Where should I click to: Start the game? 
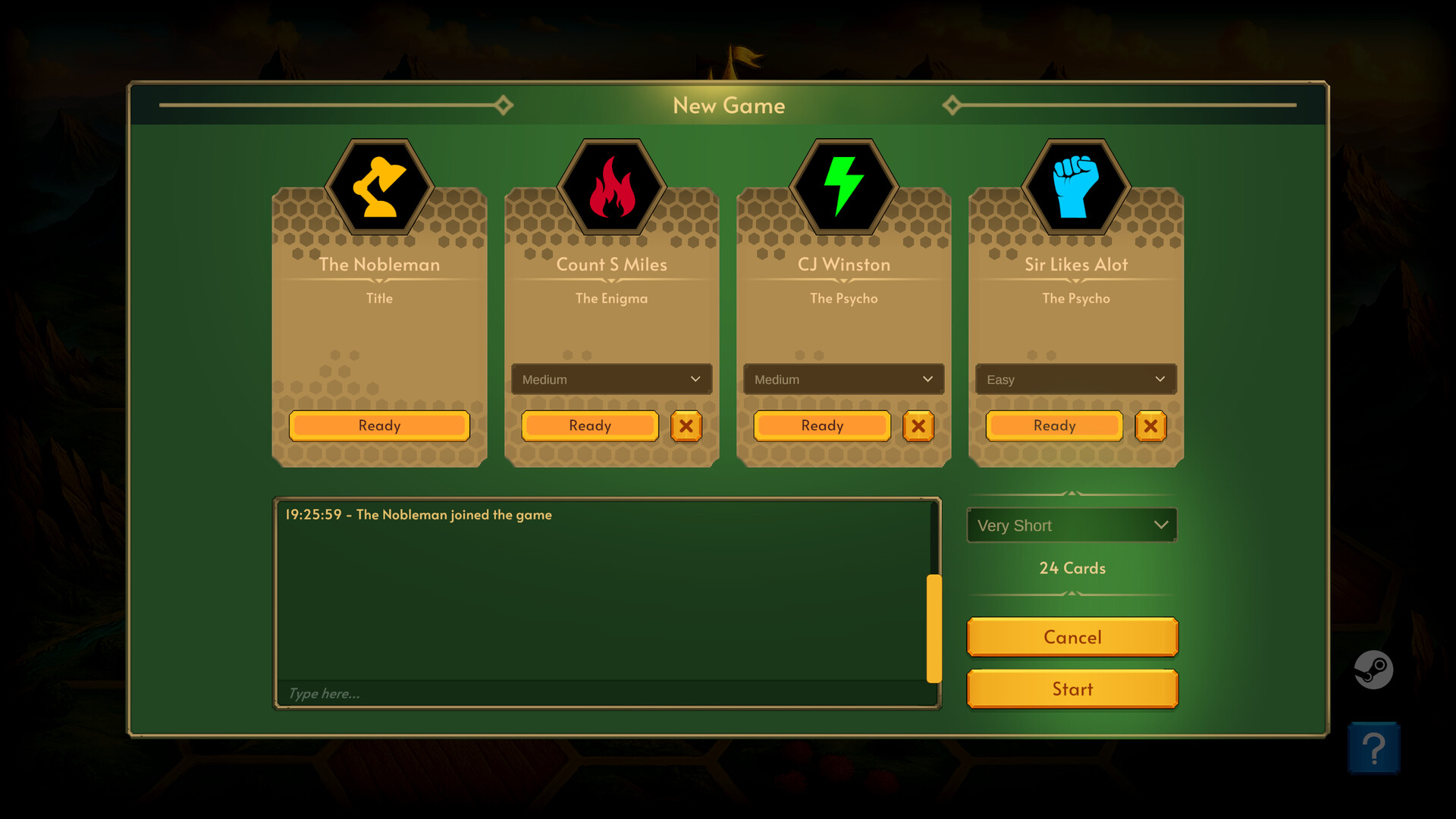tap(1072, 689)
